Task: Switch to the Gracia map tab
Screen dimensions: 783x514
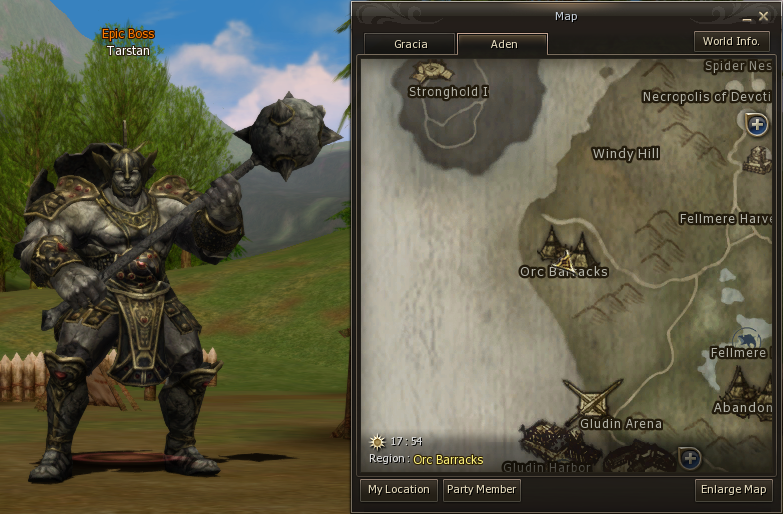Action: [410, 44]
